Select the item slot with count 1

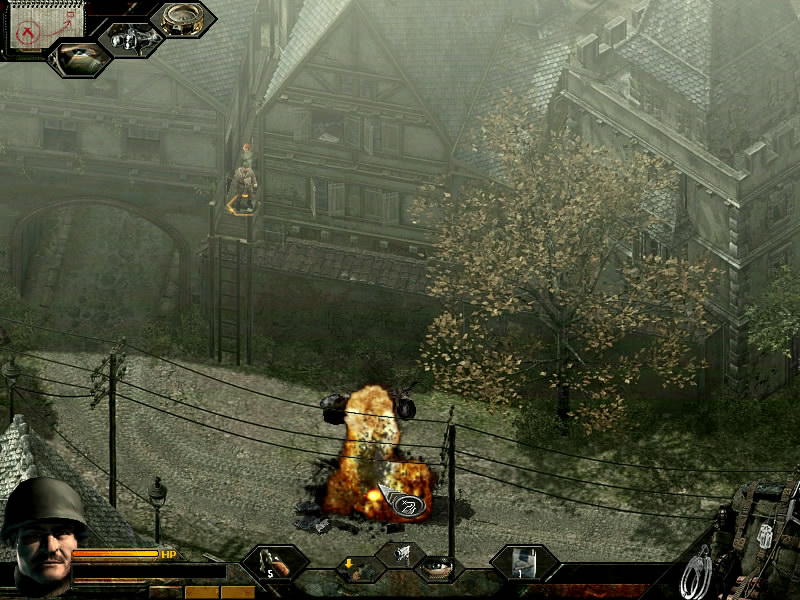(524, 562)
